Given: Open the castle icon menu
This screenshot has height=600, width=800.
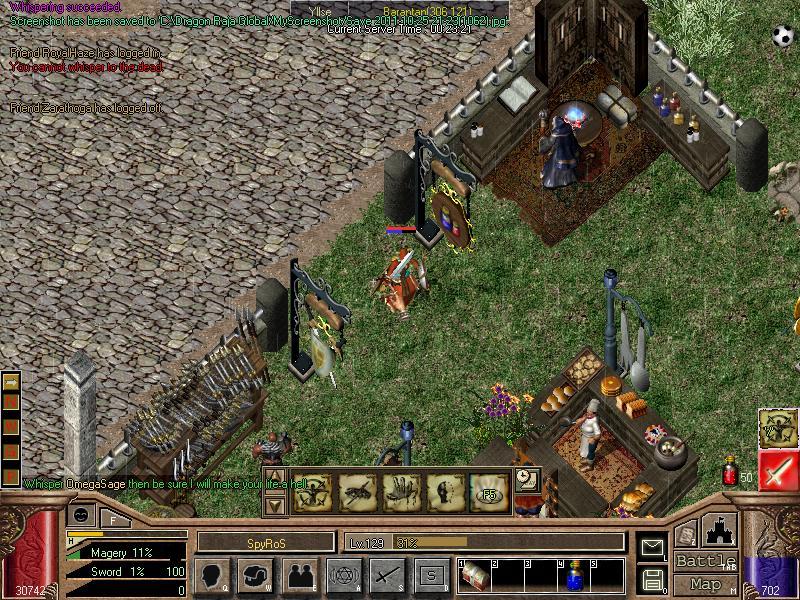Looking at the screenshot, I should click(720, 528).
